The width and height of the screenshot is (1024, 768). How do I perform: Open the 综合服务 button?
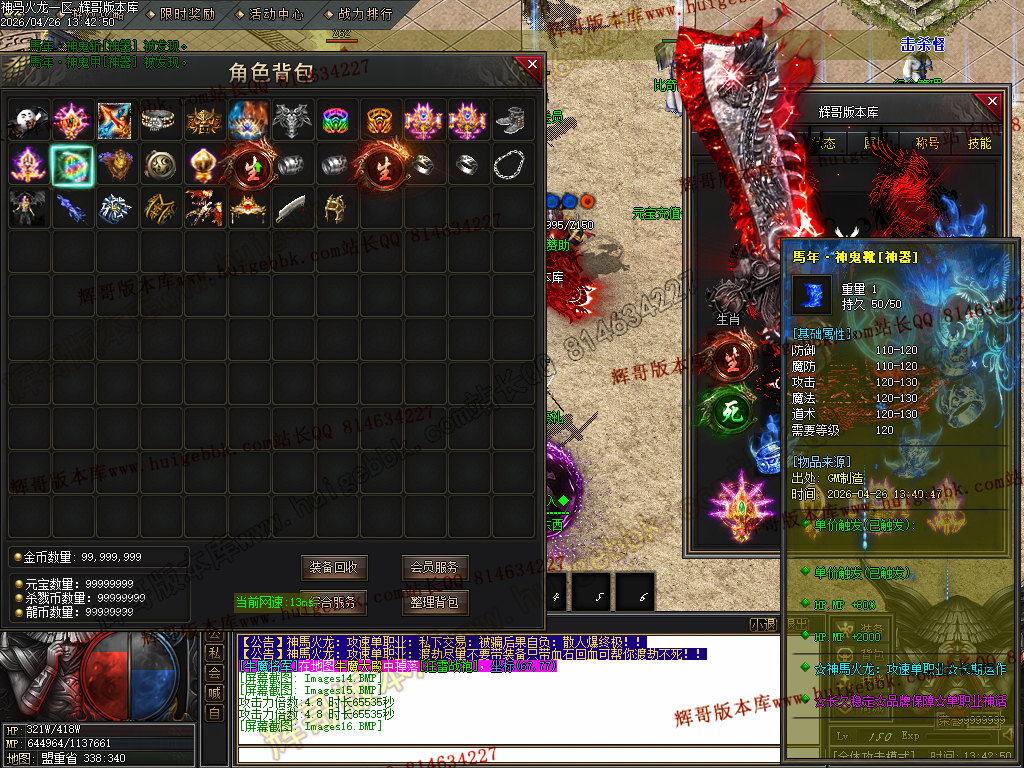(x=335, y=602)
